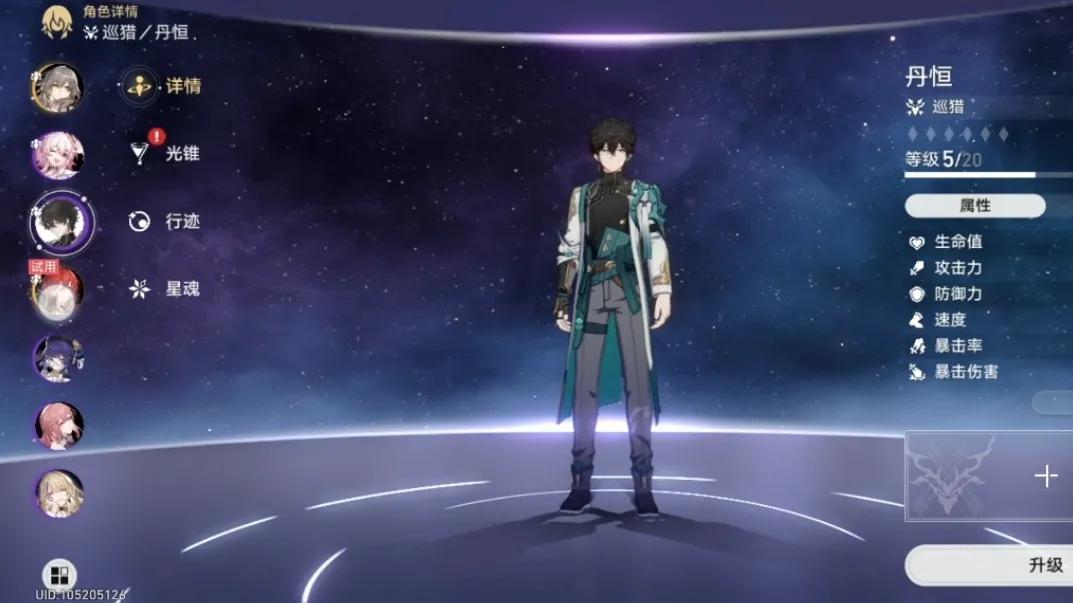
Task: Open the four-square grid icon
Action: pyautogui.click(x=60, y=575)
